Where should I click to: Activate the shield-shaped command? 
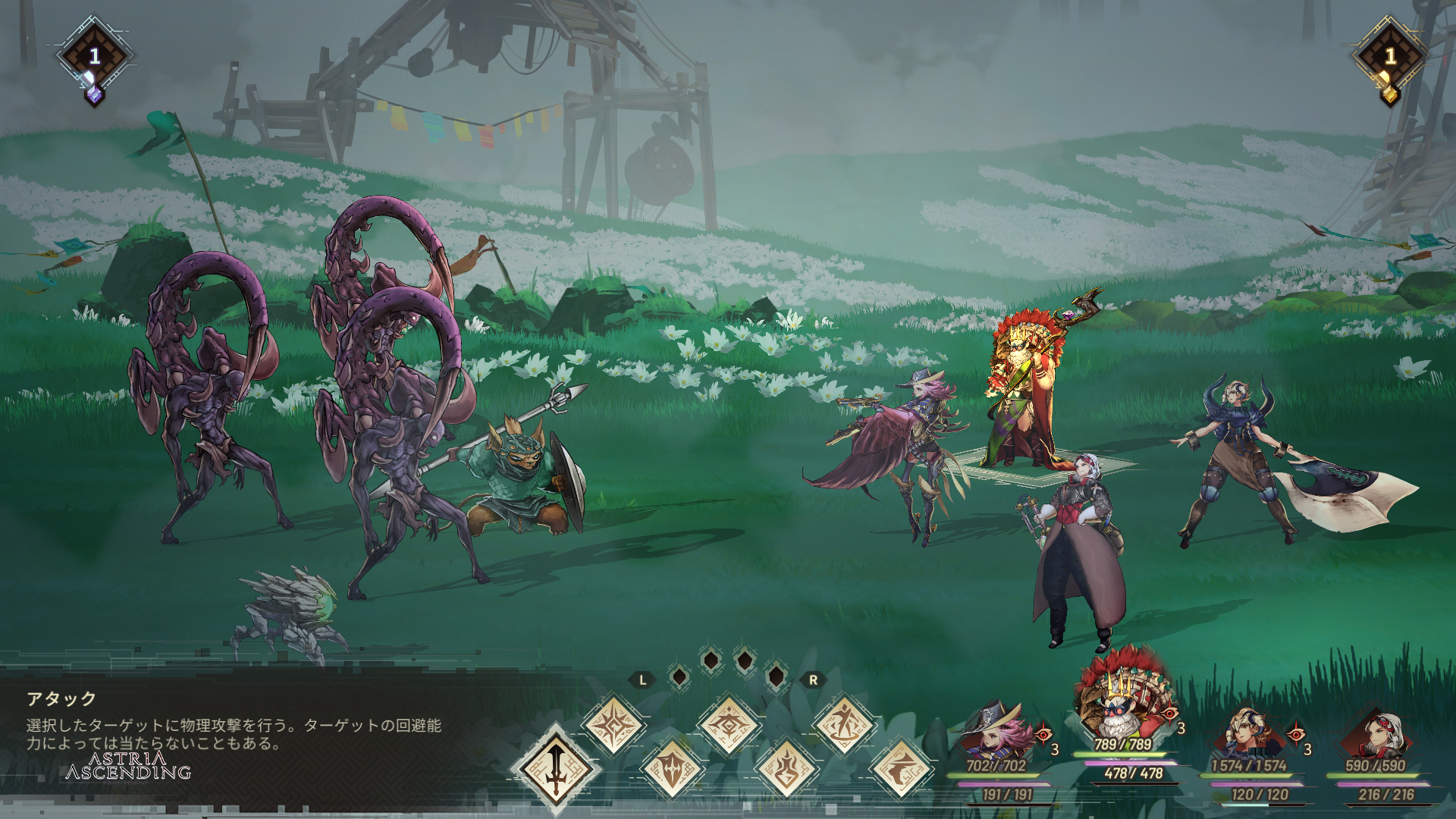tap(672, 769)
